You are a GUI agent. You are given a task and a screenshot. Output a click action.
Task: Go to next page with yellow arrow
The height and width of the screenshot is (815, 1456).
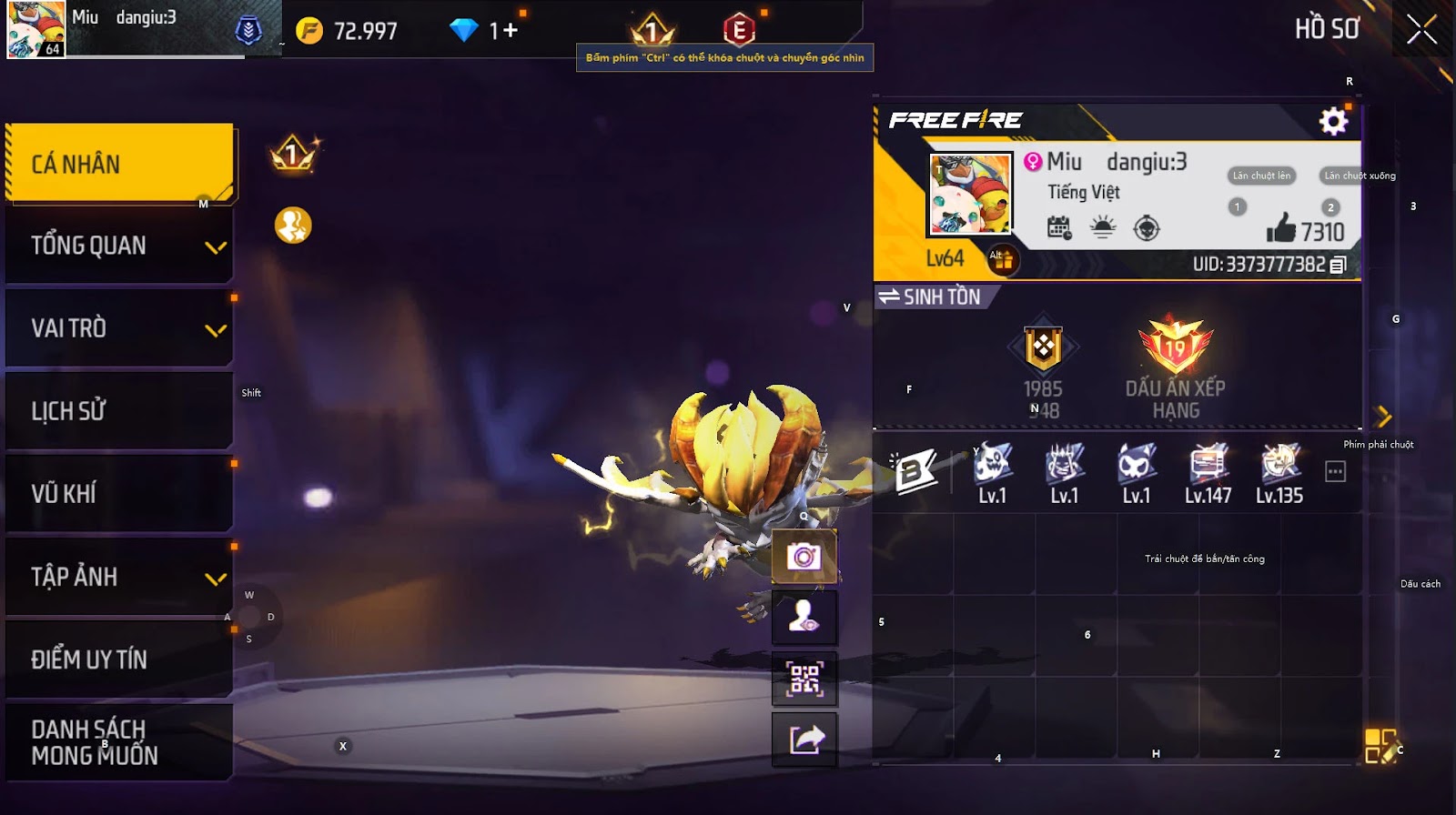(x=1384, y=417)
